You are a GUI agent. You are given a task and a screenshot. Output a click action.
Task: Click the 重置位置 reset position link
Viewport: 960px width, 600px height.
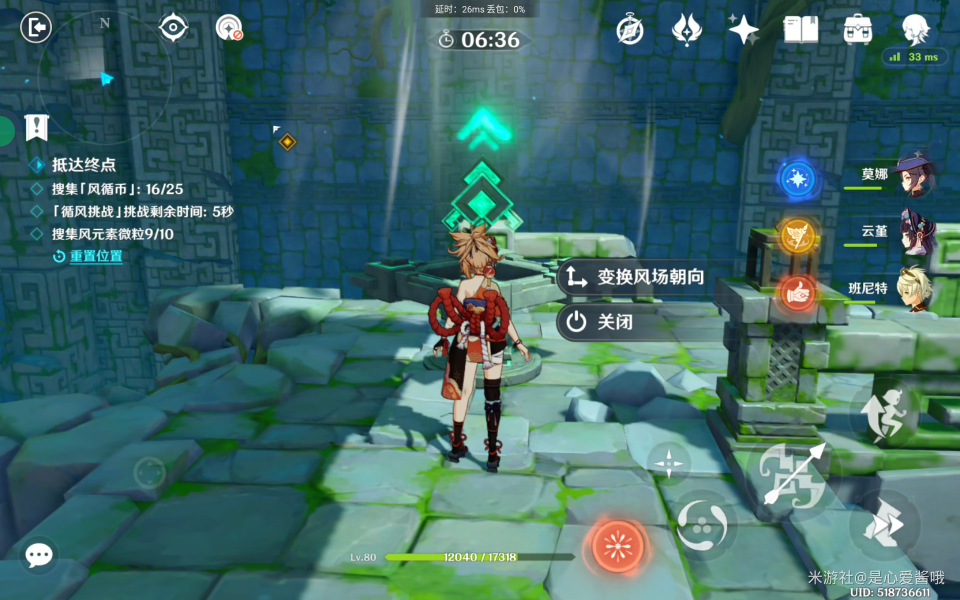point(95,256)
